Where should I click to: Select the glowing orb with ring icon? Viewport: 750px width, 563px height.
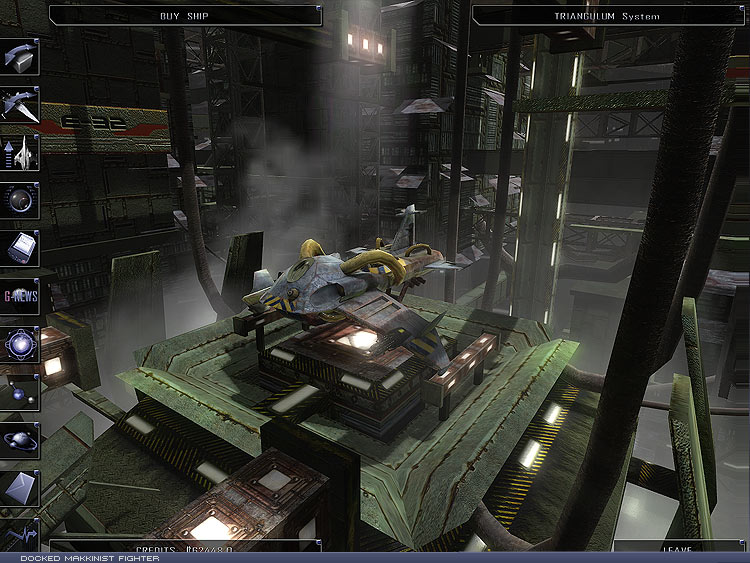coord(19,343)
